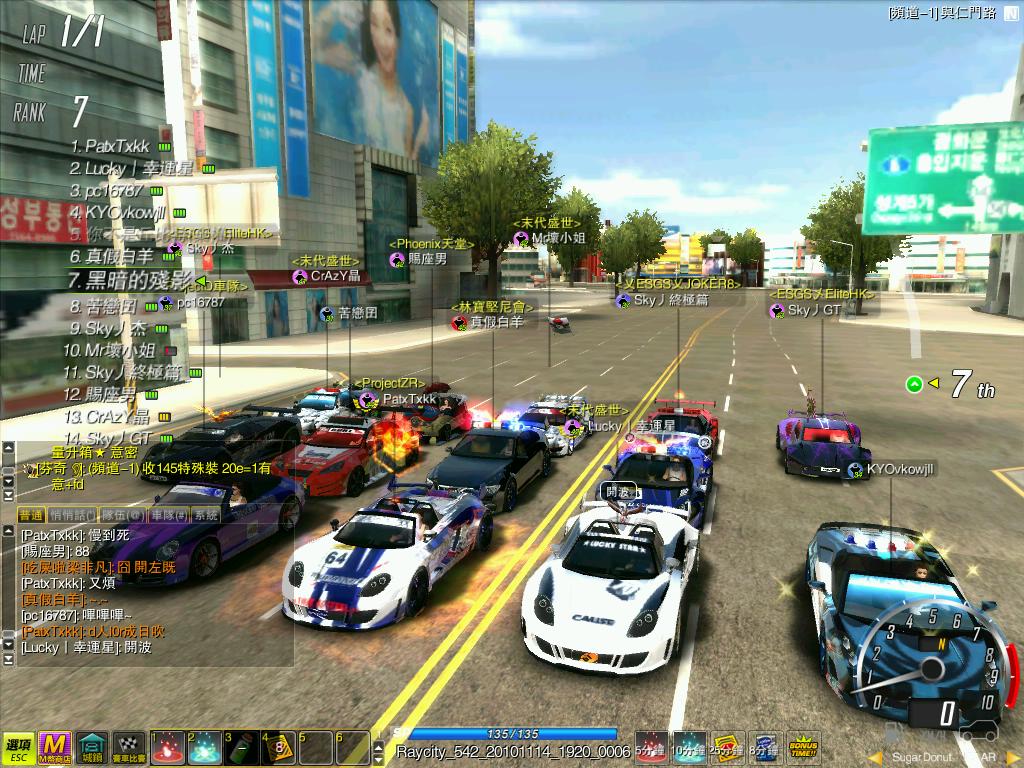
Task: Open the M幣商店 cash shop
Action: (54, 746)
